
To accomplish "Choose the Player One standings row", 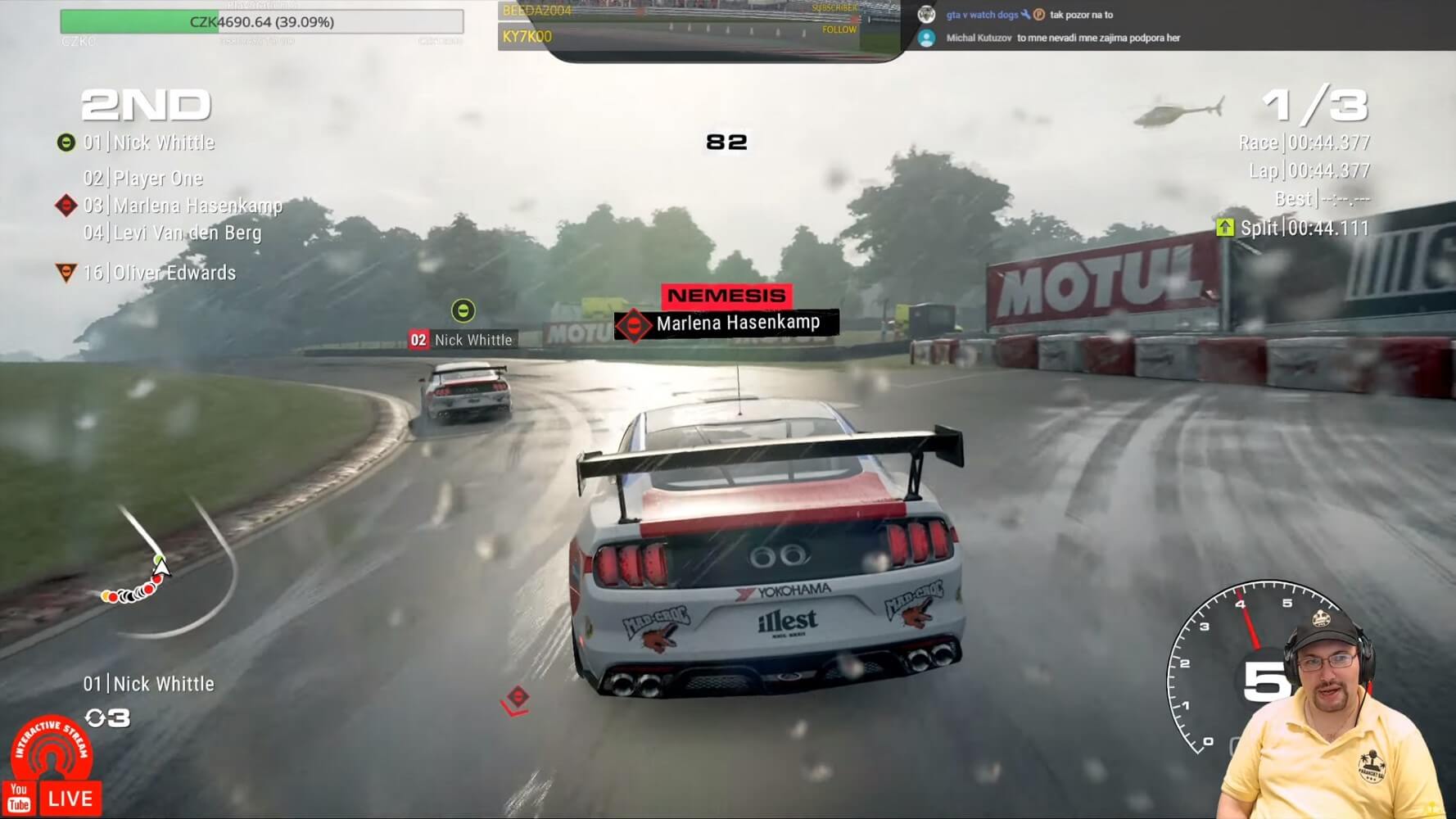I will point(143,178).
